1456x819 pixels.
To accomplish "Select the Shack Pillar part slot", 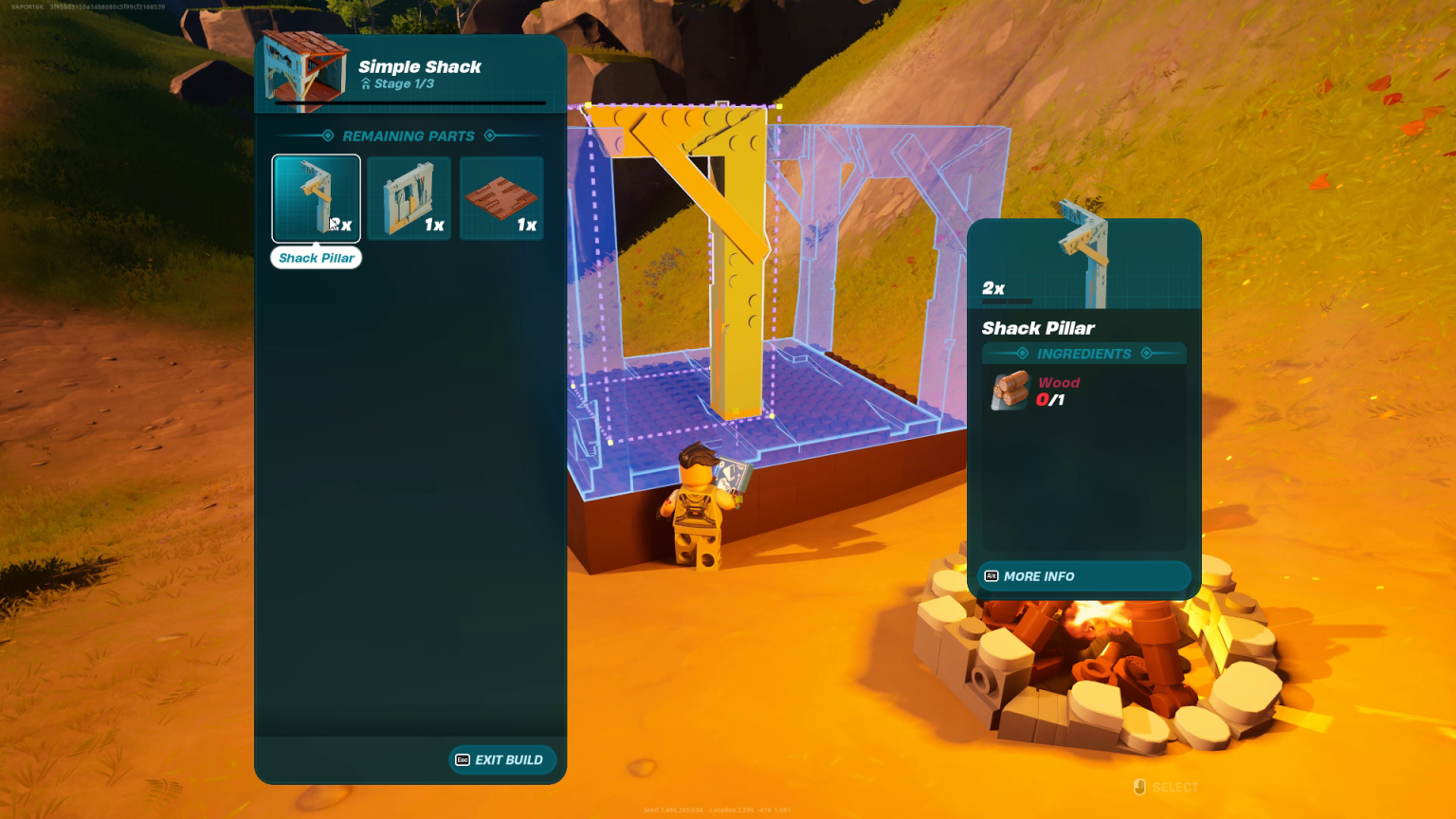I will click(x=316, y=198).
